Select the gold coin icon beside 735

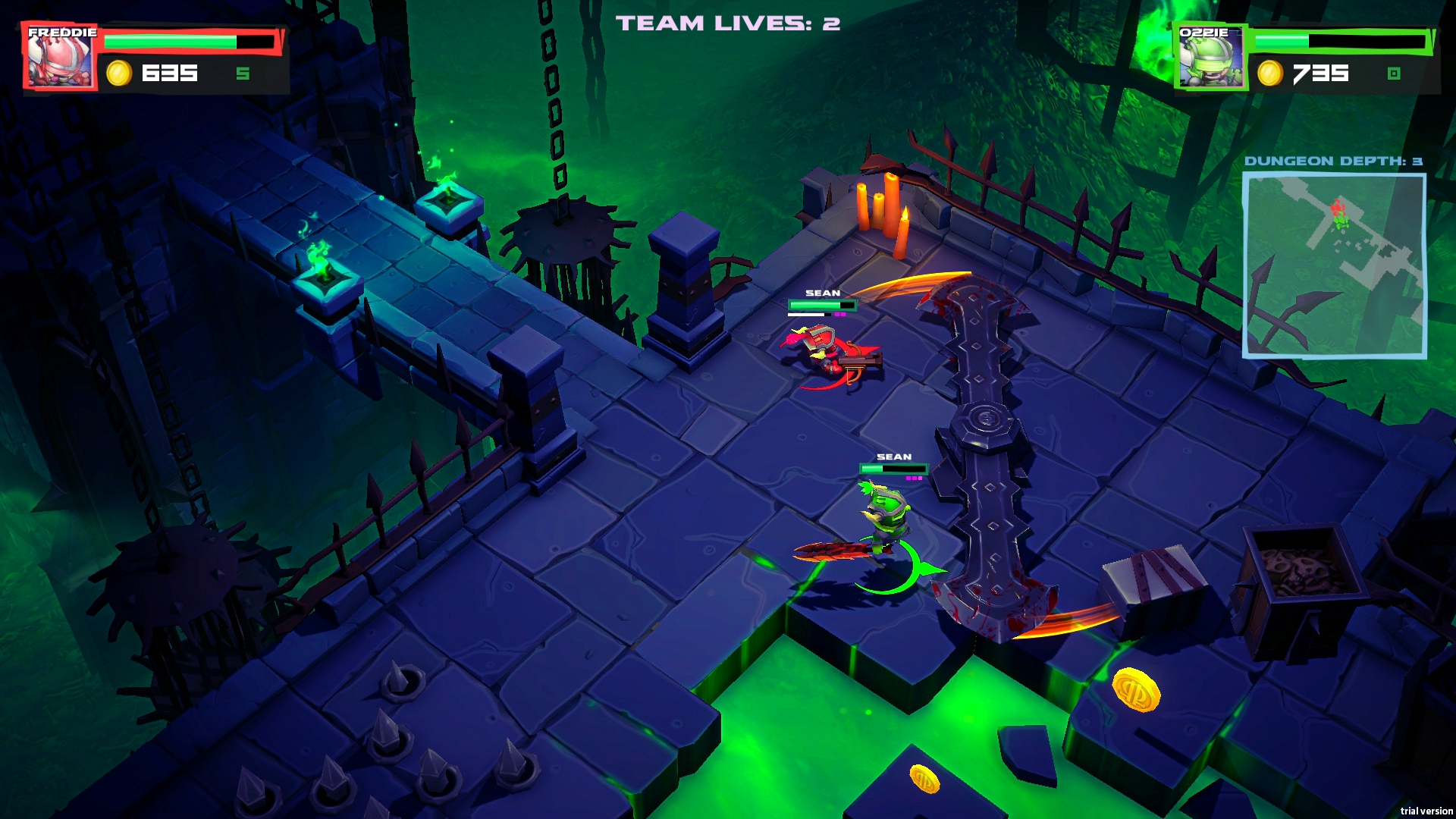click(1270, 74)
